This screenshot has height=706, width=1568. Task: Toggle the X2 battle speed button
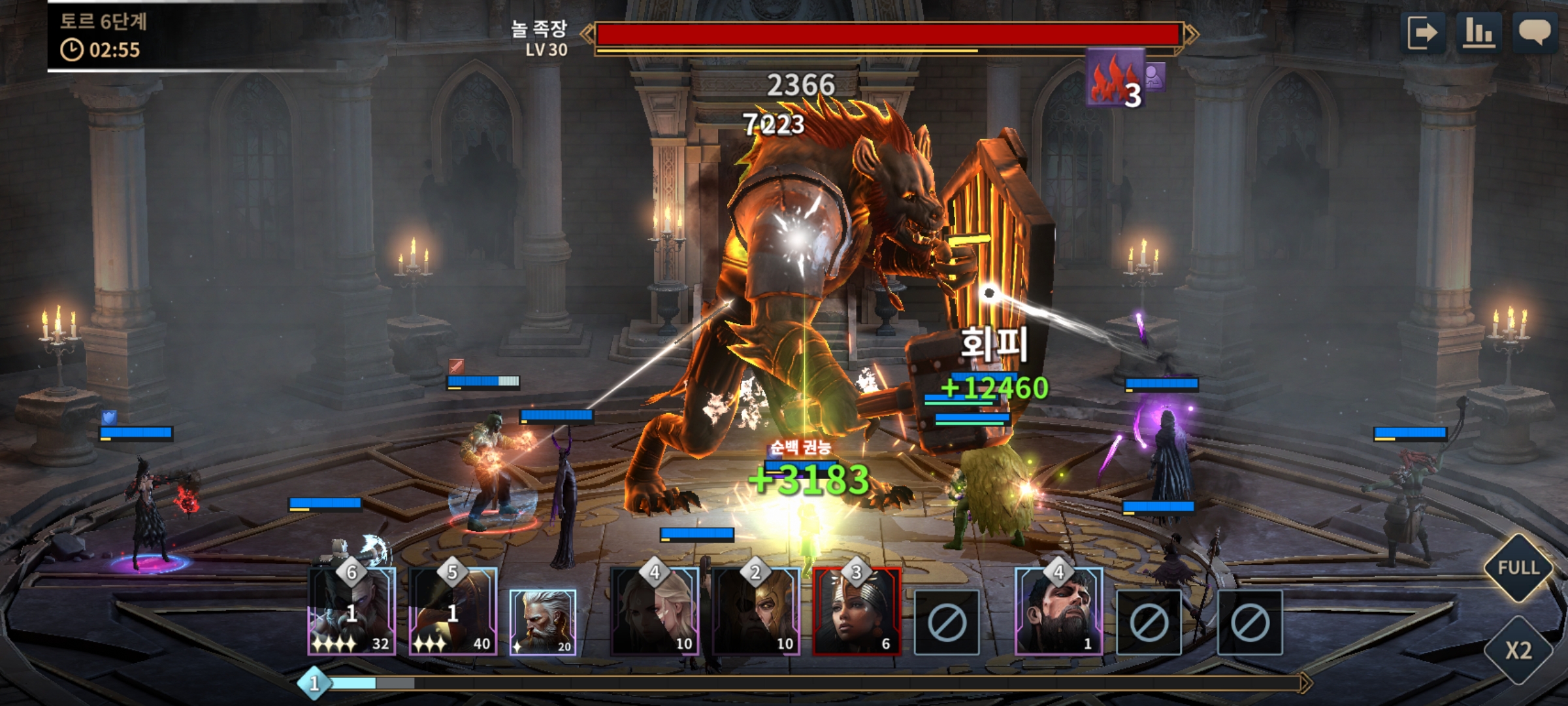tap(1518, 650)
